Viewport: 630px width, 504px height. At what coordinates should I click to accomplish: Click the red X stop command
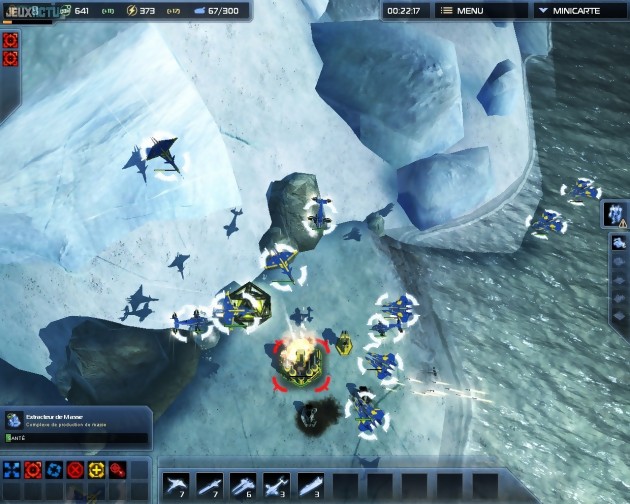point(75,470)
